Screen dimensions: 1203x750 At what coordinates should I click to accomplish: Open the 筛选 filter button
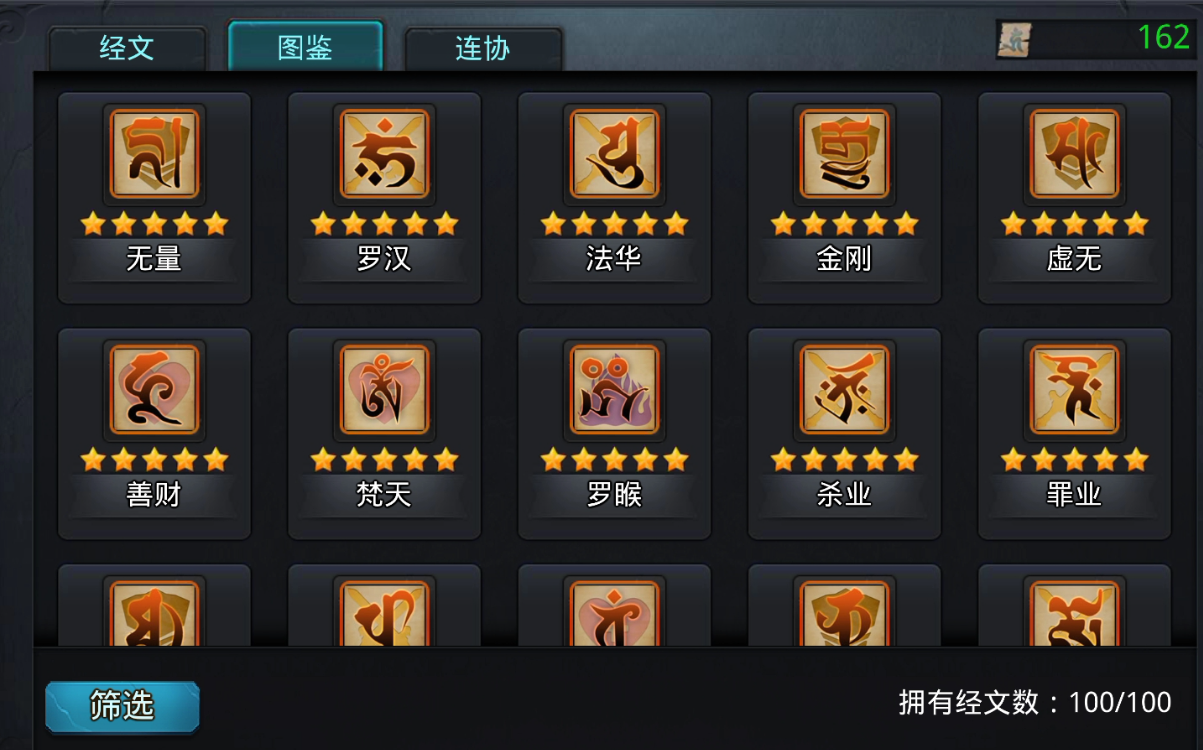point(122,706)
